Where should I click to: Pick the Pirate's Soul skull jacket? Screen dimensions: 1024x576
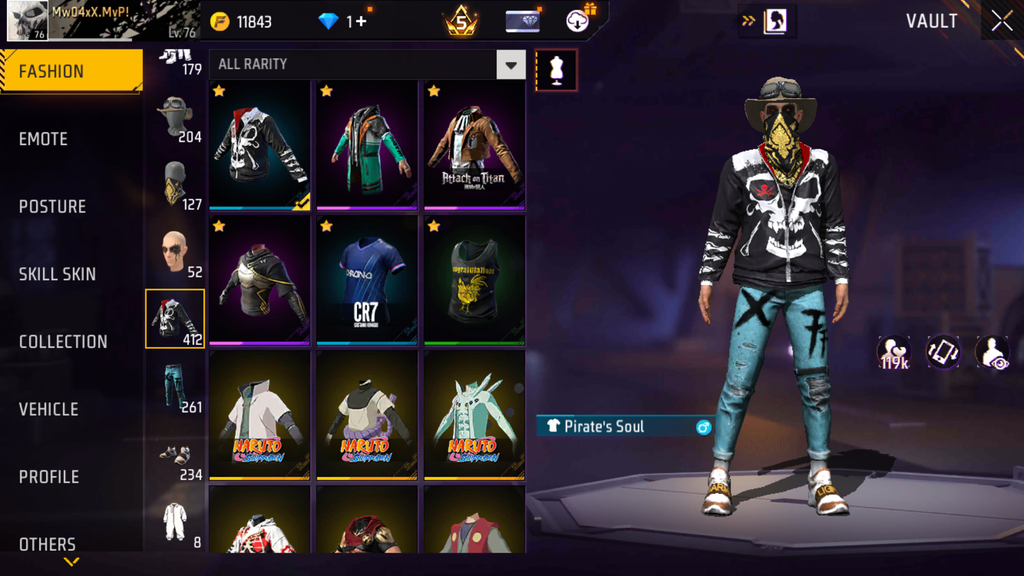pos(259,146)
